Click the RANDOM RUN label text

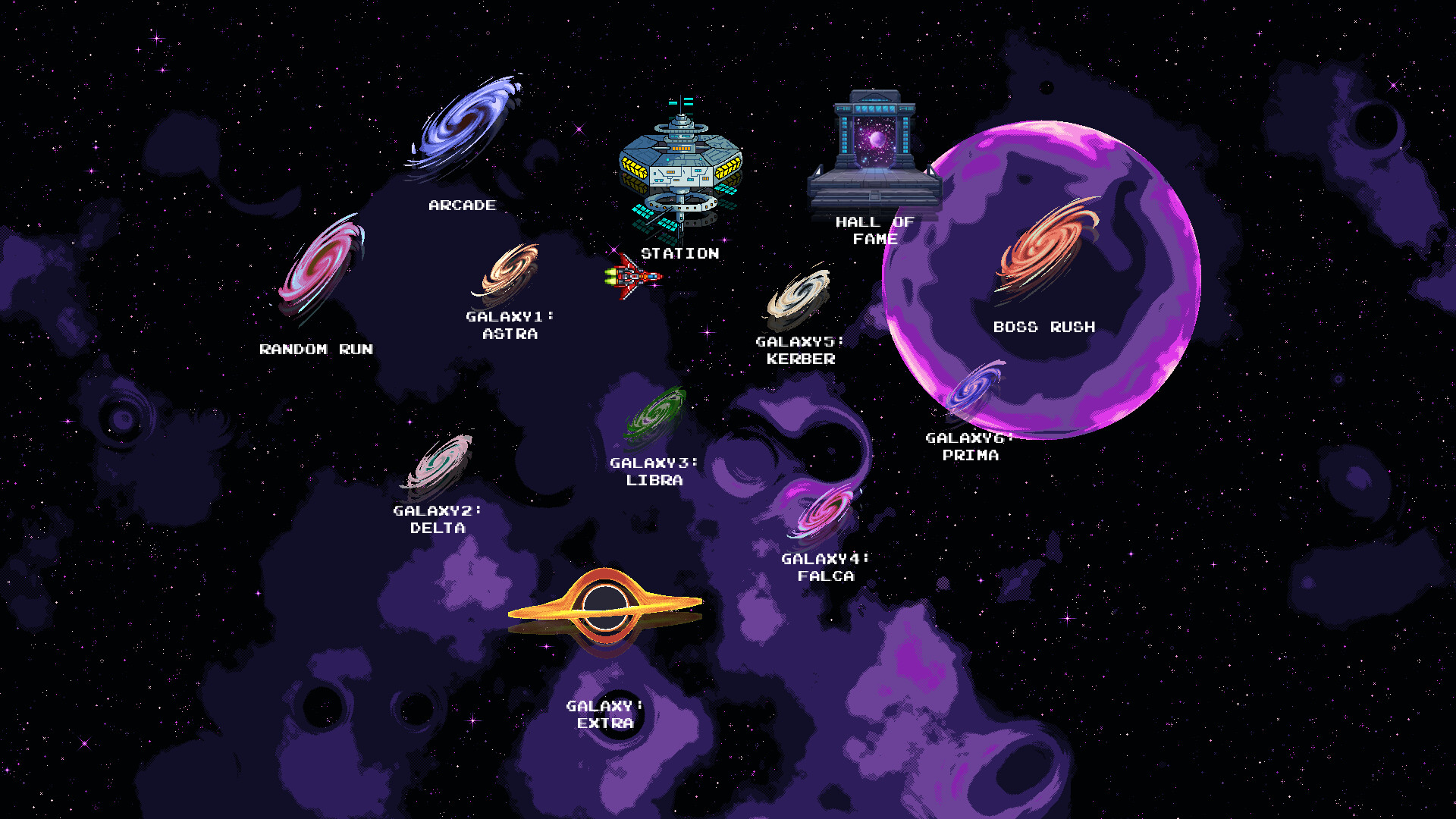316,350
